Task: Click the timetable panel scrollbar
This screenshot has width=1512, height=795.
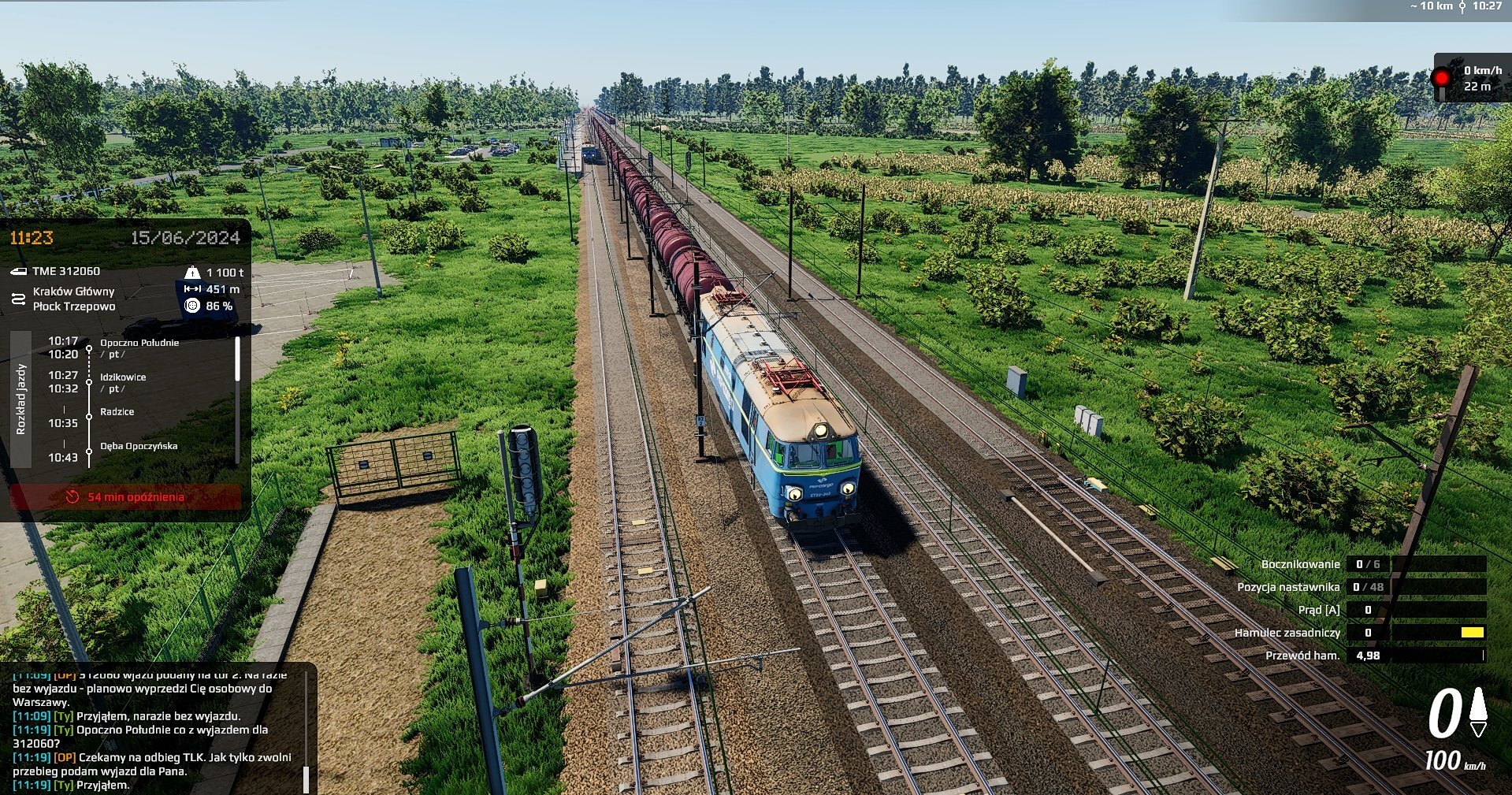Action: 237,360
